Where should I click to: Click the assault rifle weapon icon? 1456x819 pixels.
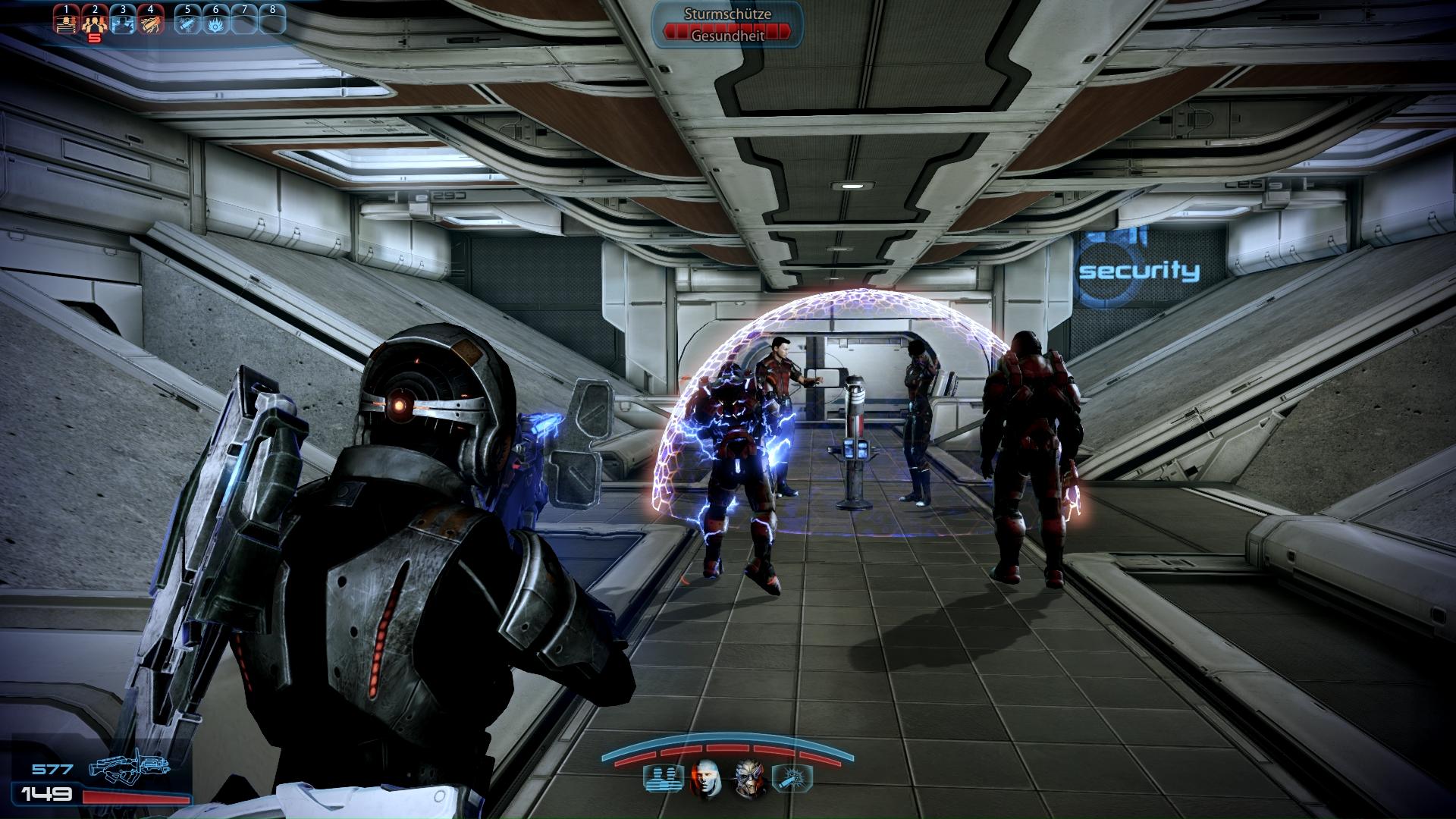129,771
